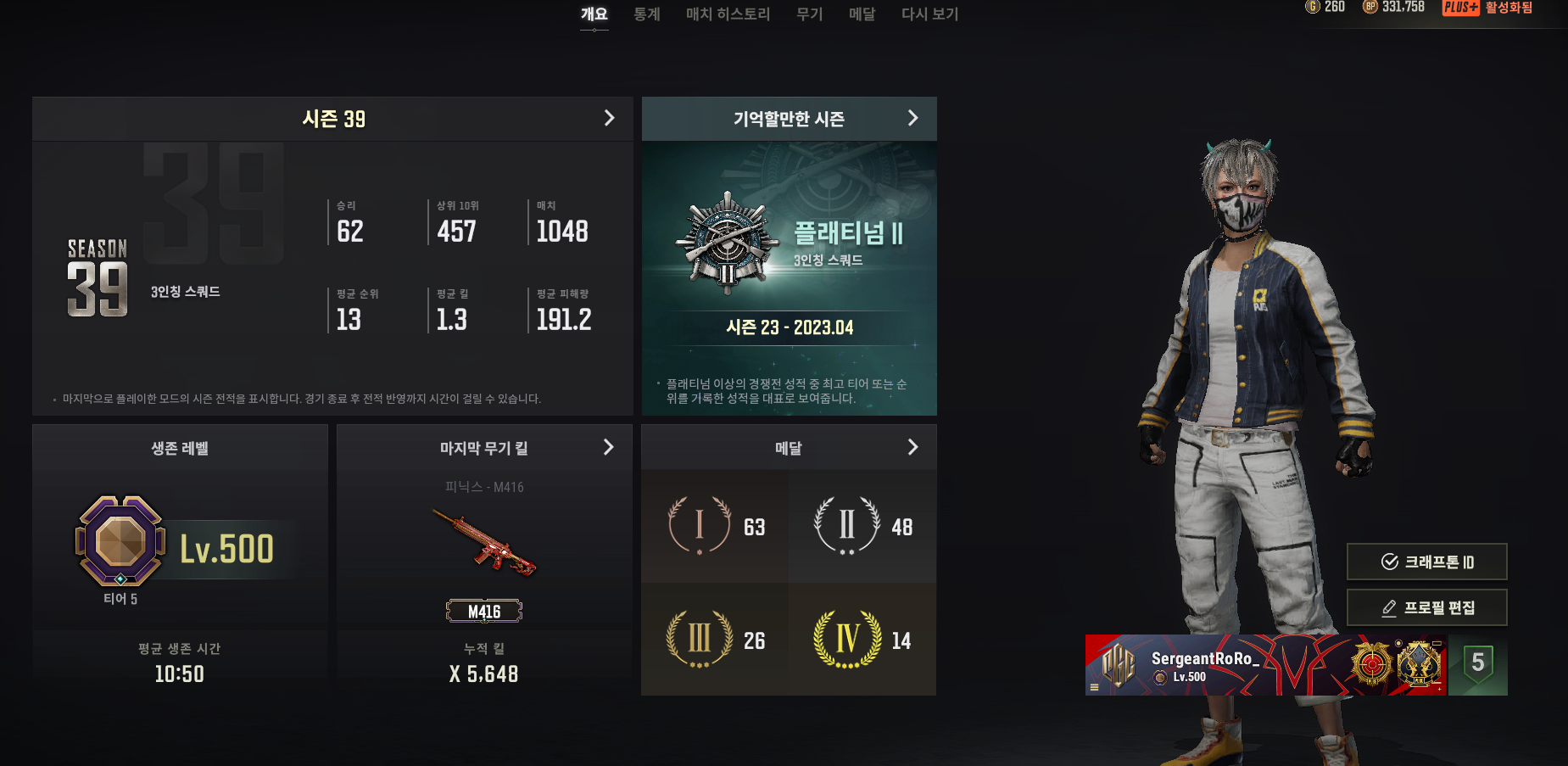1568x766 pixels.
Task: Open the 기억할만한 시즌 panel header
Action: (789, 119)
